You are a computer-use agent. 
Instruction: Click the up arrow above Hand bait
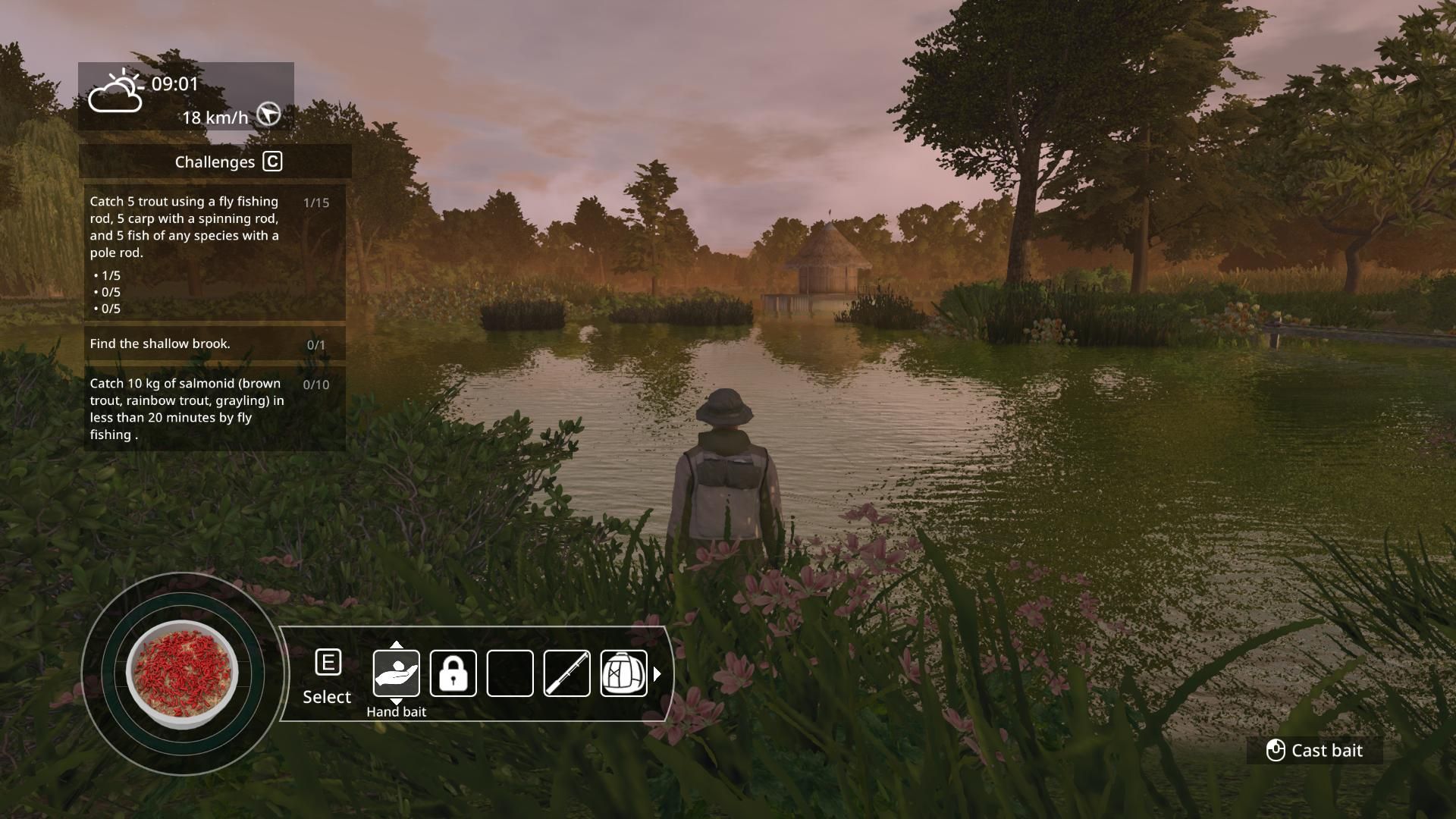[x=396, y=645]
